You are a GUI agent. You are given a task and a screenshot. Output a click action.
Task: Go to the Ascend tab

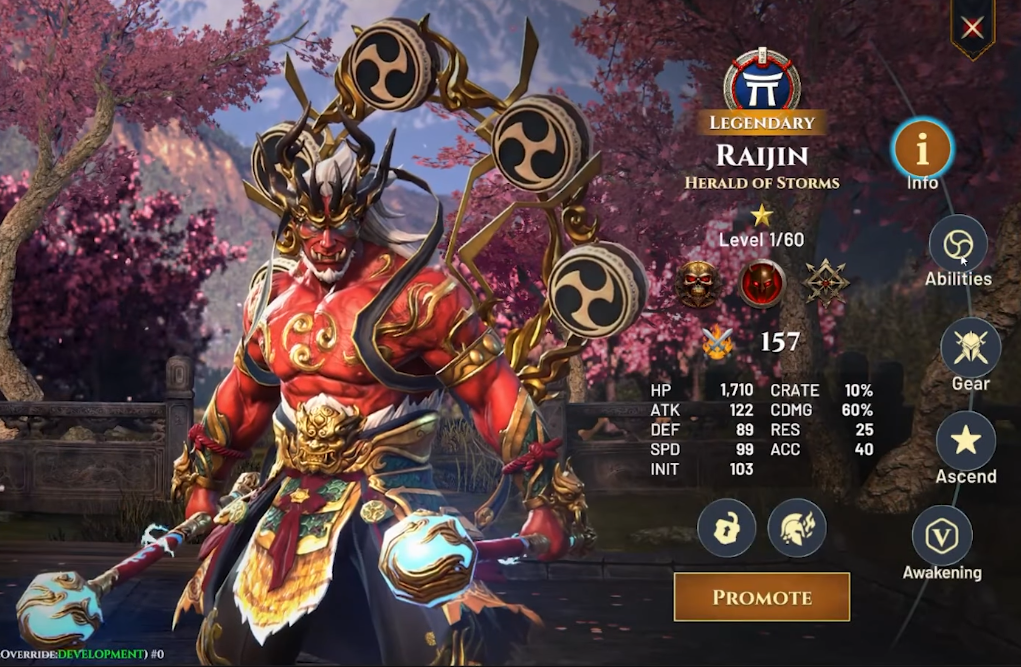pyautogui.click(x=965, y=441)
